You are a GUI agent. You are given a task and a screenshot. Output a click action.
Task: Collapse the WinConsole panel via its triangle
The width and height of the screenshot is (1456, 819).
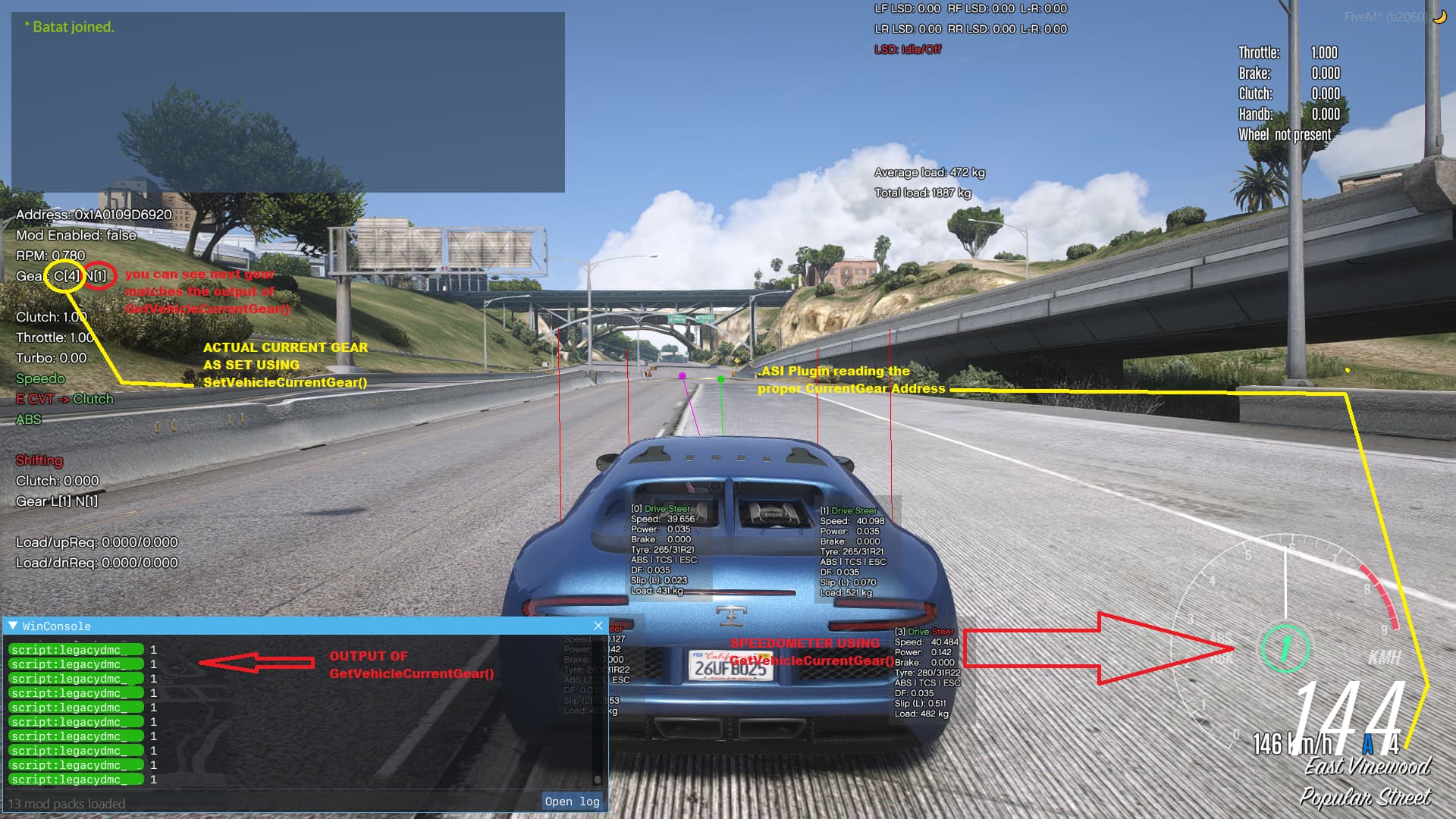coord(12,626)
